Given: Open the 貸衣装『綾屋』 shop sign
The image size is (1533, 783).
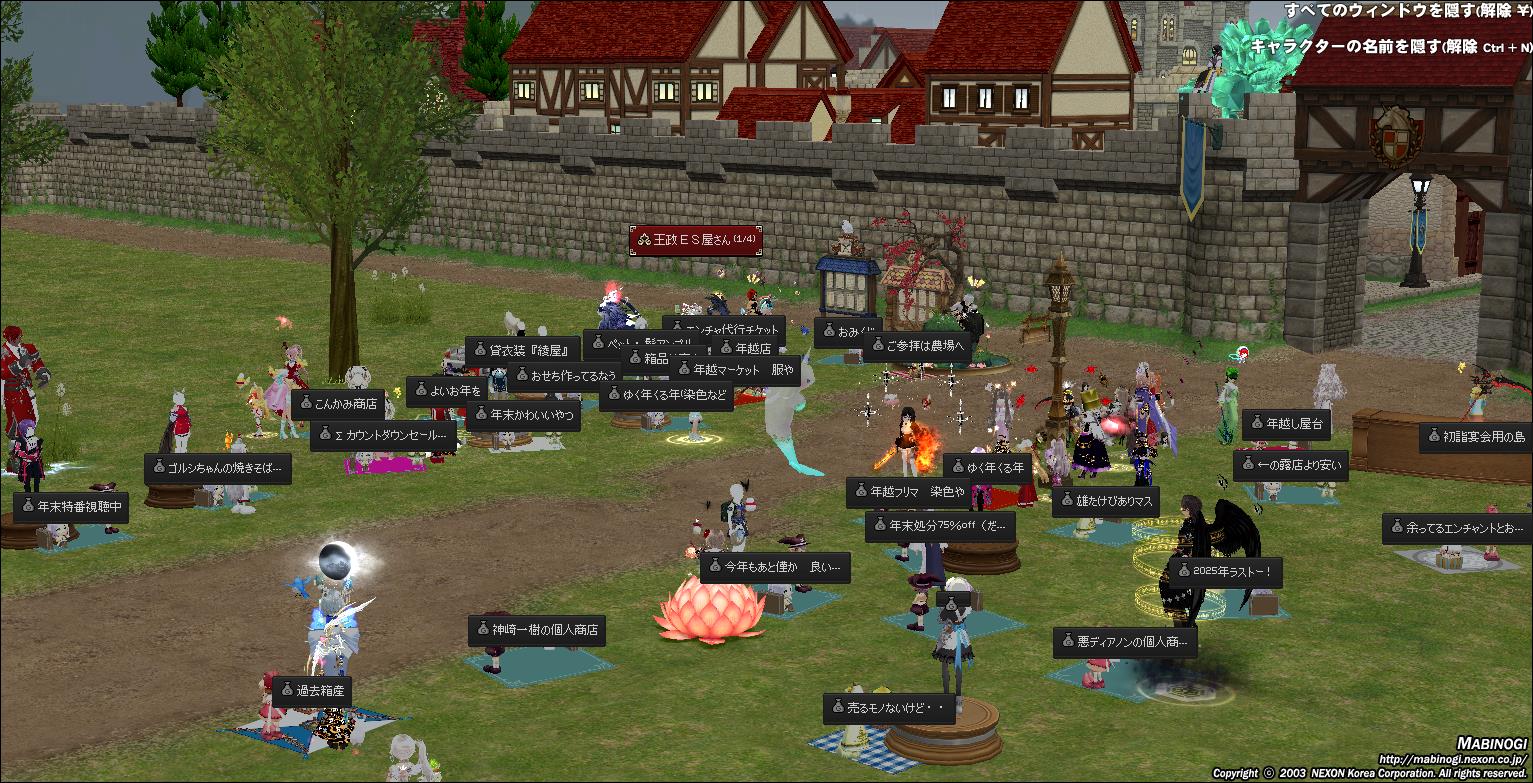Looking at the screenshot, I should 522,351.
